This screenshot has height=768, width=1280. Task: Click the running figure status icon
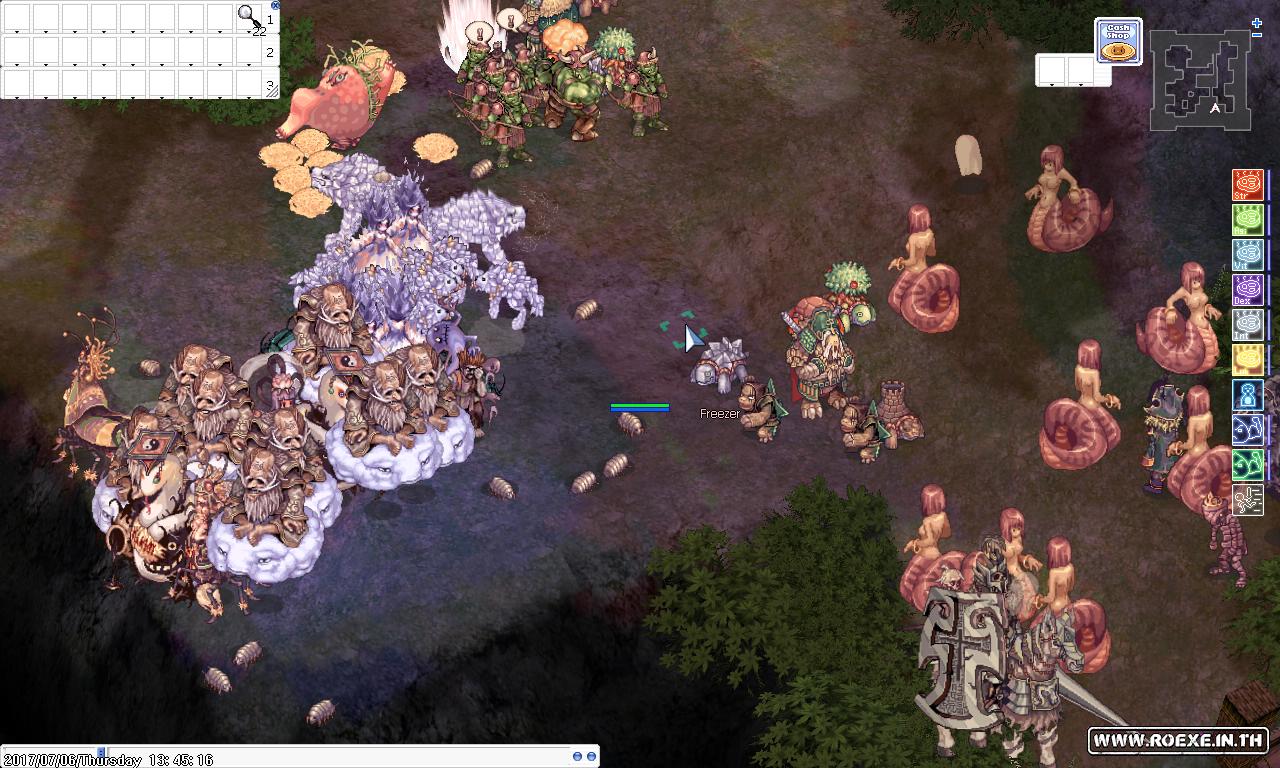(1248, 499)
